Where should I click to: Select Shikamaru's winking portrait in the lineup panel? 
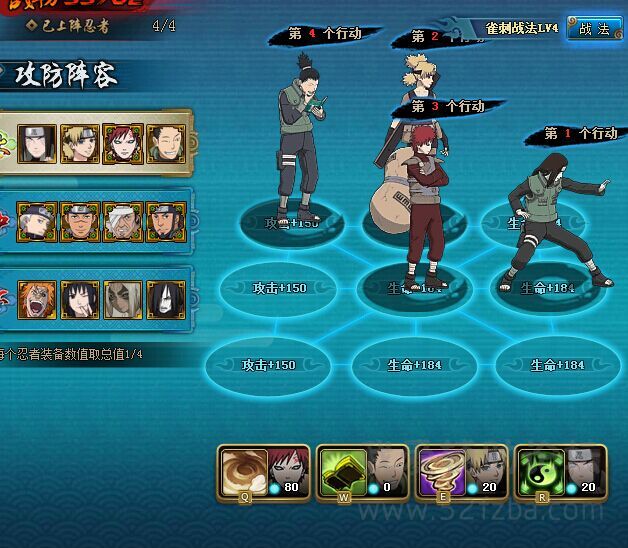(167, 144)
